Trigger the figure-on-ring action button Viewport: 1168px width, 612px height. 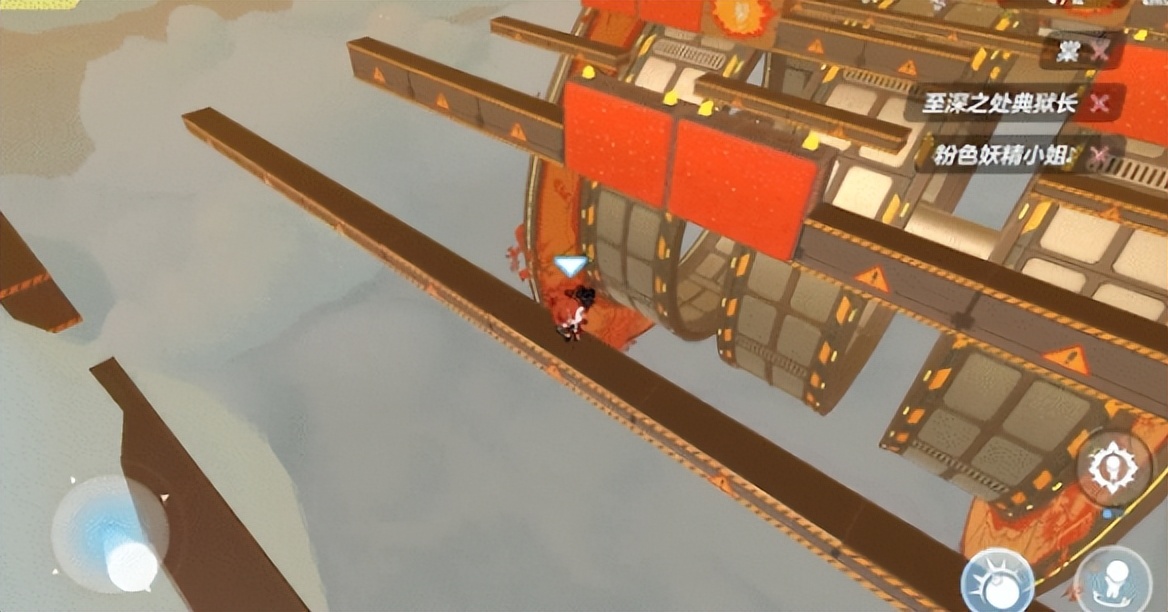tap(1112, 580)
